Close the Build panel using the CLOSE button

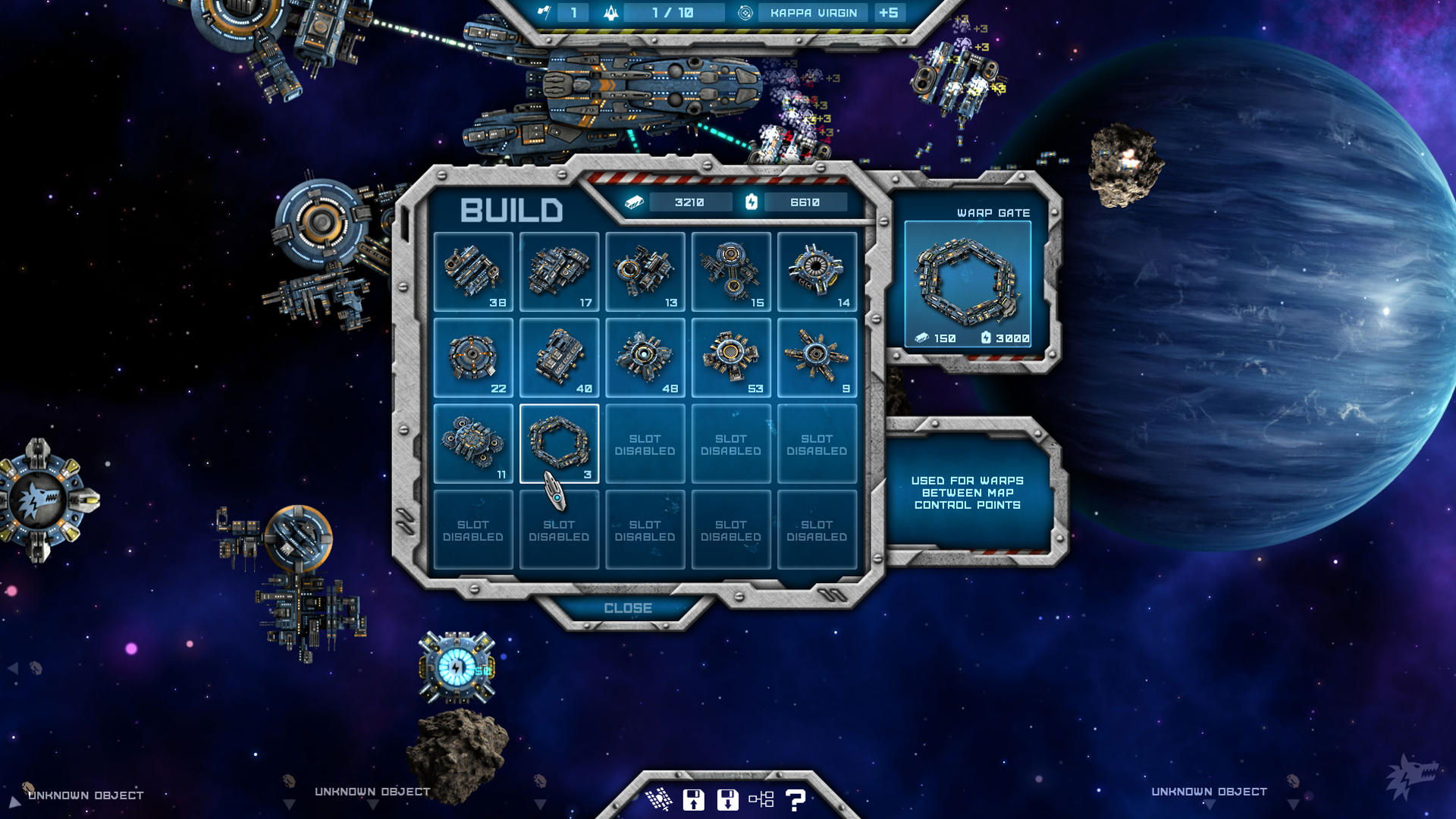point(628,607)
